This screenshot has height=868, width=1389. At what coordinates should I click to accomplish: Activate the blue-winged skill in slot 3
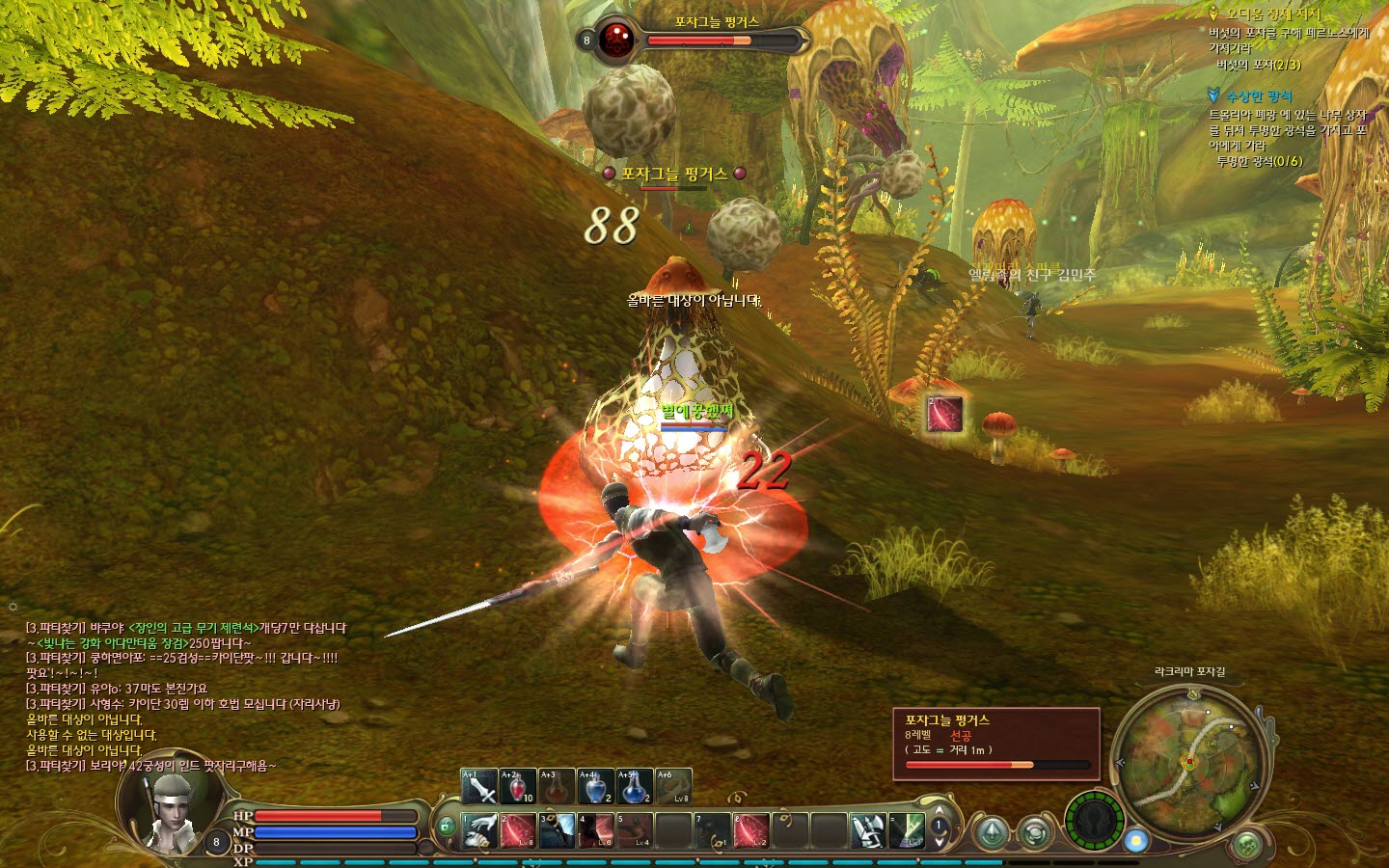coord(557,830)
